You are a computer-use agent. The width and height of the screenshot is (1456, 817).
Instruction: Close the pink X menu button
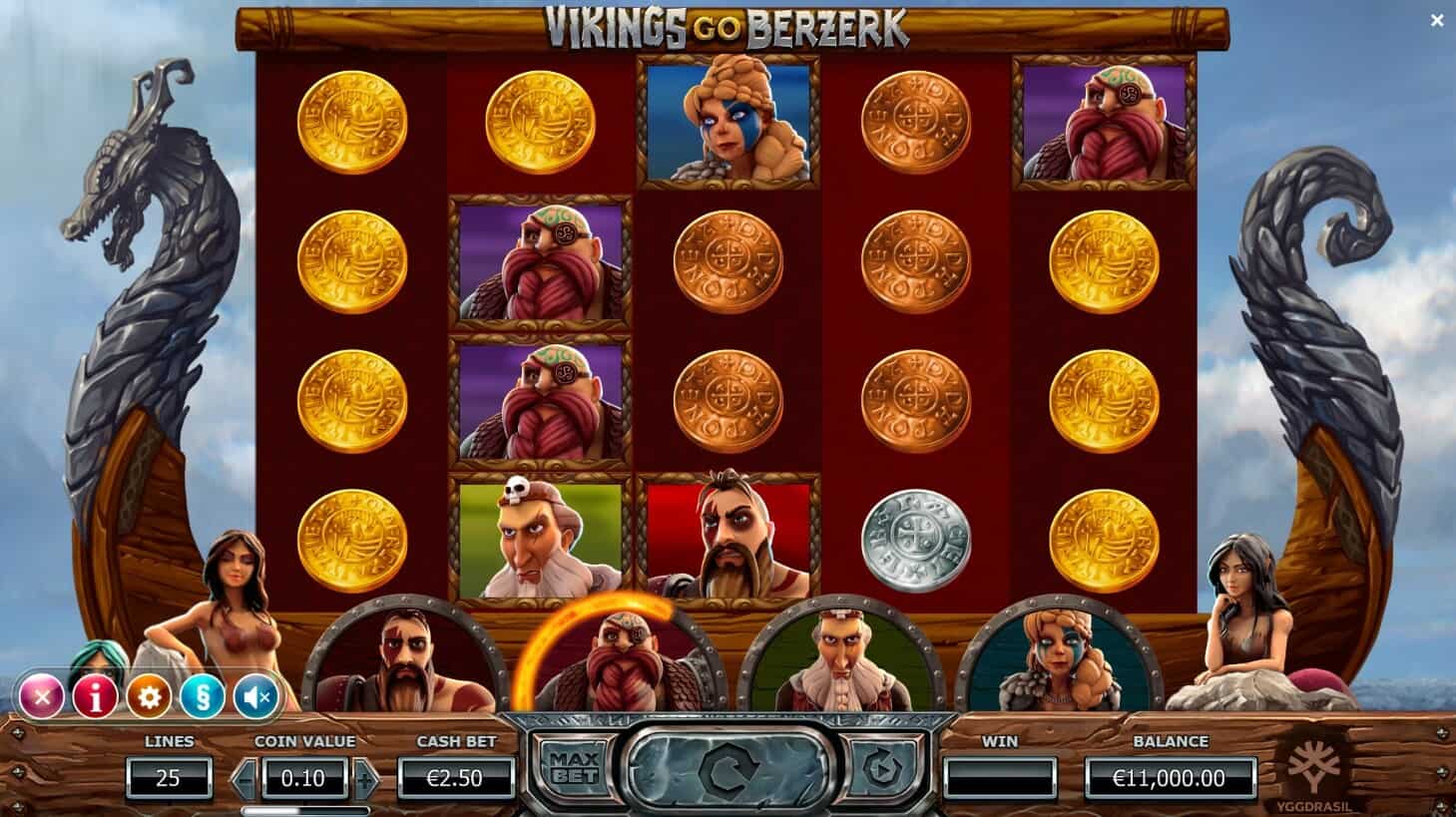(42, 698)
